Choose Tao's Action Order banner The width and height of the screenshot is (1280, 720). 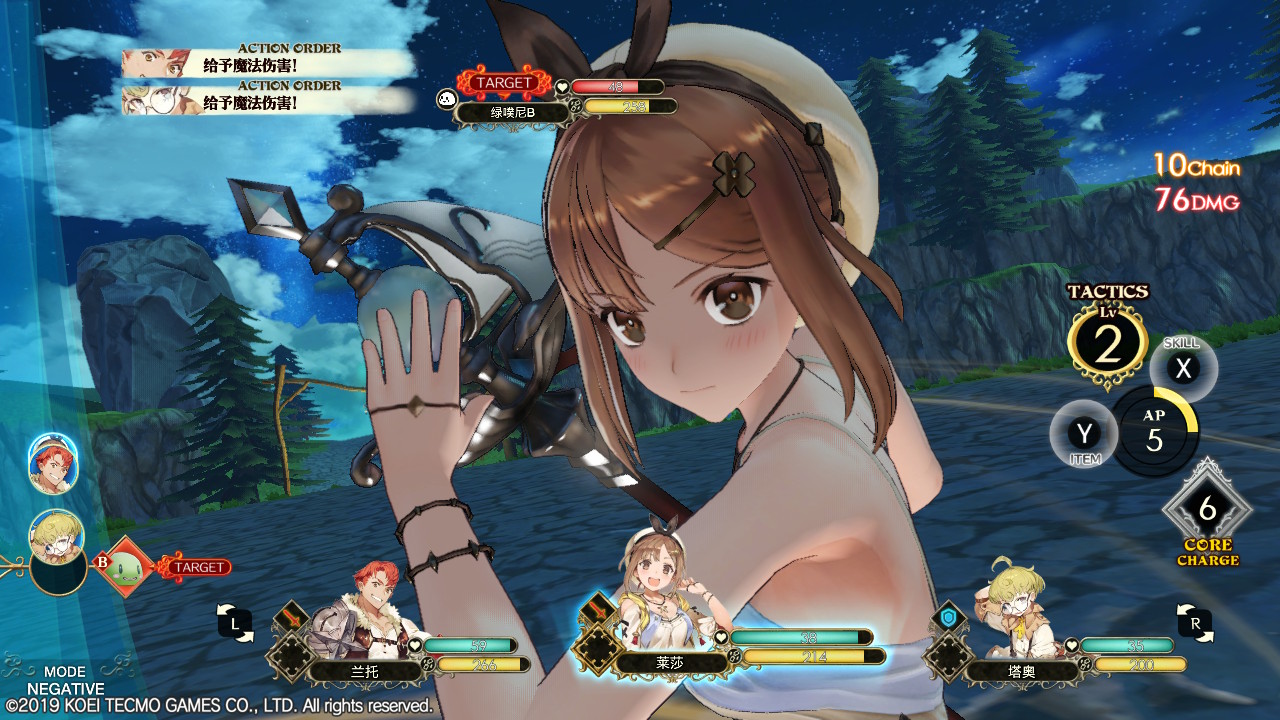267,100
